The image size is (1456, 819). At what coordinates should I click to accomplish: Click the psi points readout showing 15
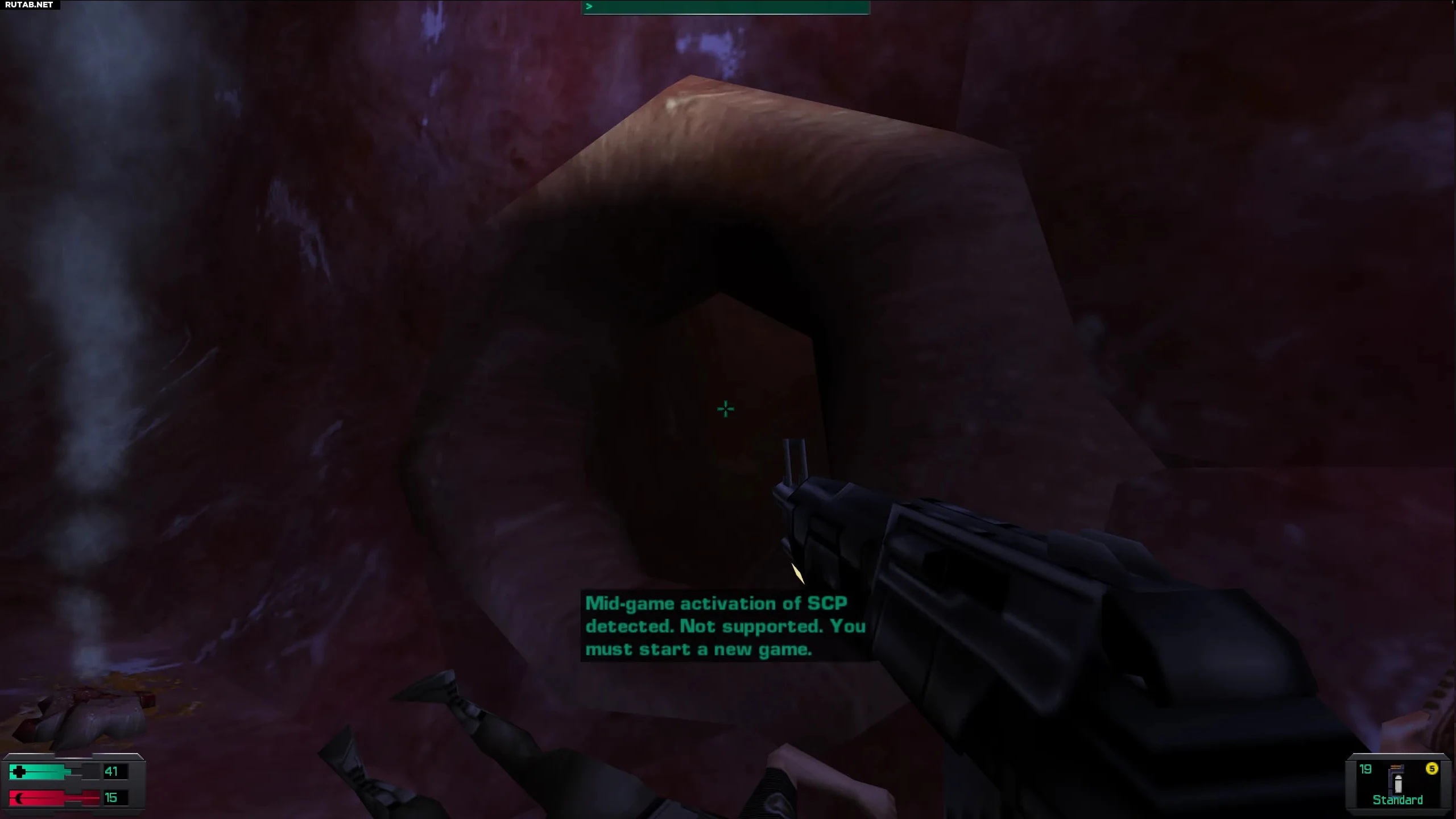110,797
